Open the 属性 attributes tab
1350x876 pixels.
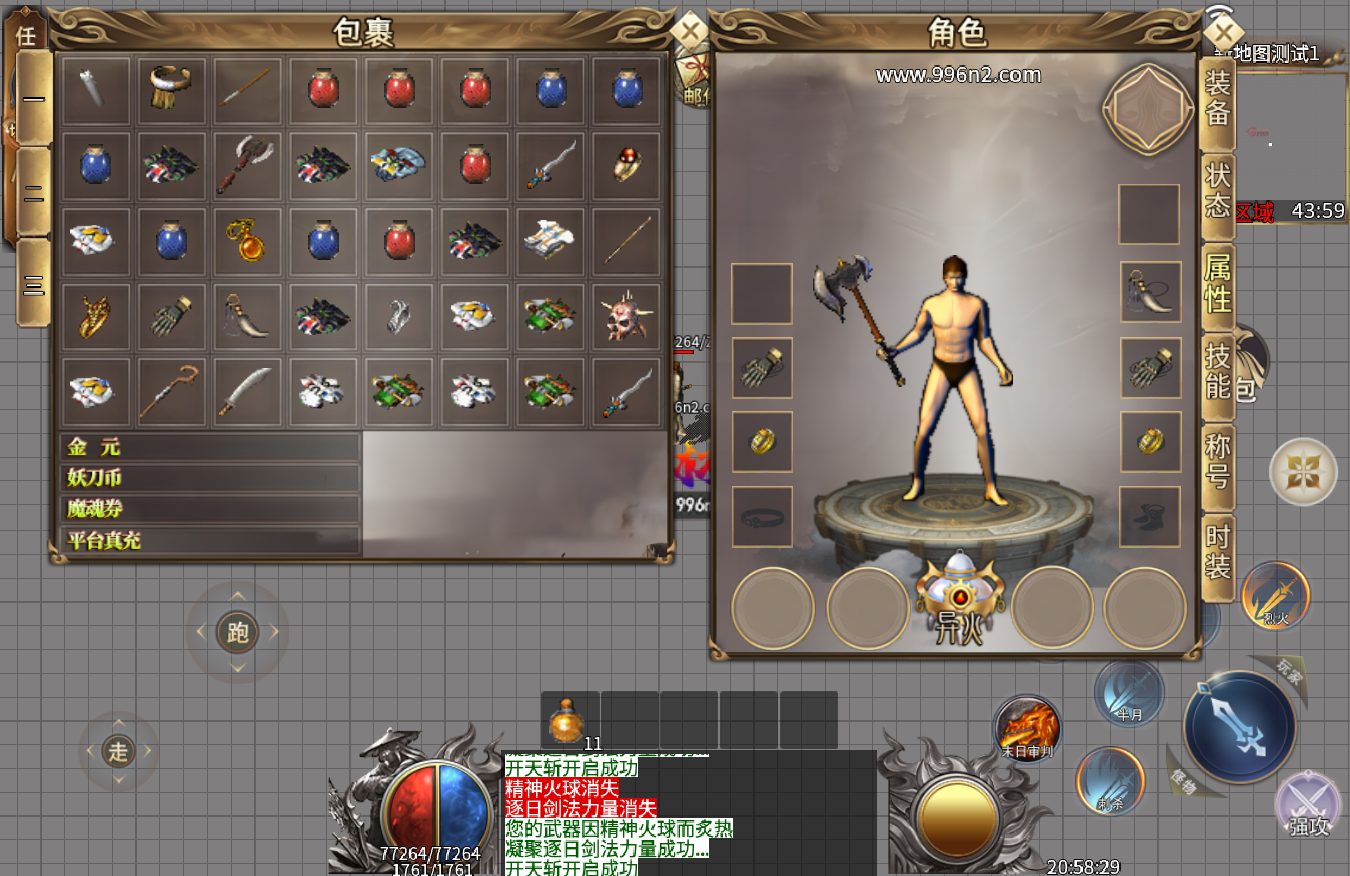(1217, 281)
